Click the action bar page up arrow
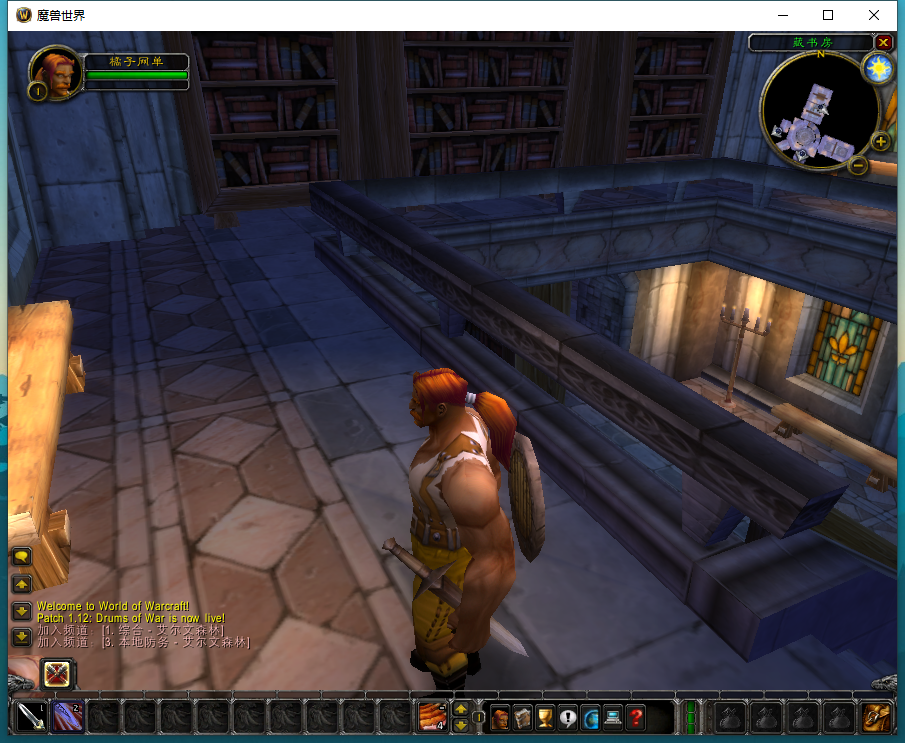This screenshot has width=905, height=743. 461,709
